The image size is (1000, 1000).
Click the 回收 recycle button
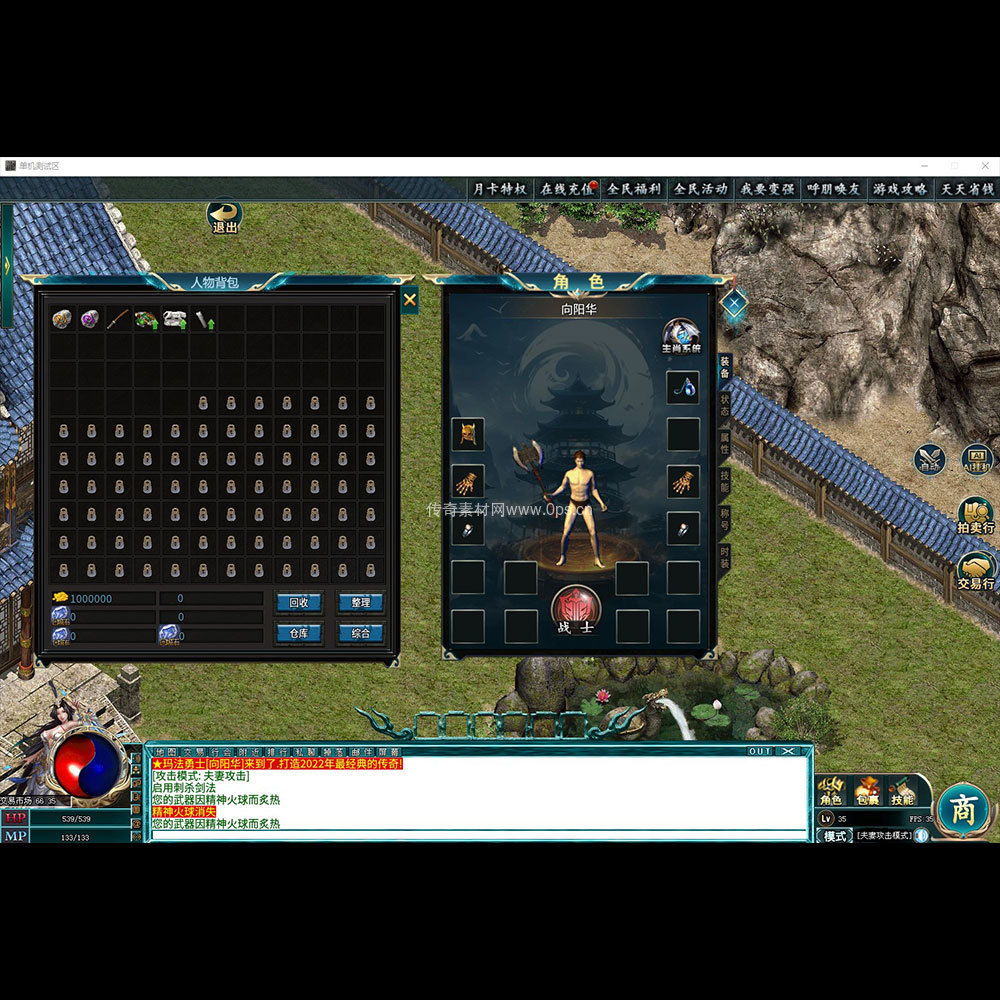coord(299,602)
